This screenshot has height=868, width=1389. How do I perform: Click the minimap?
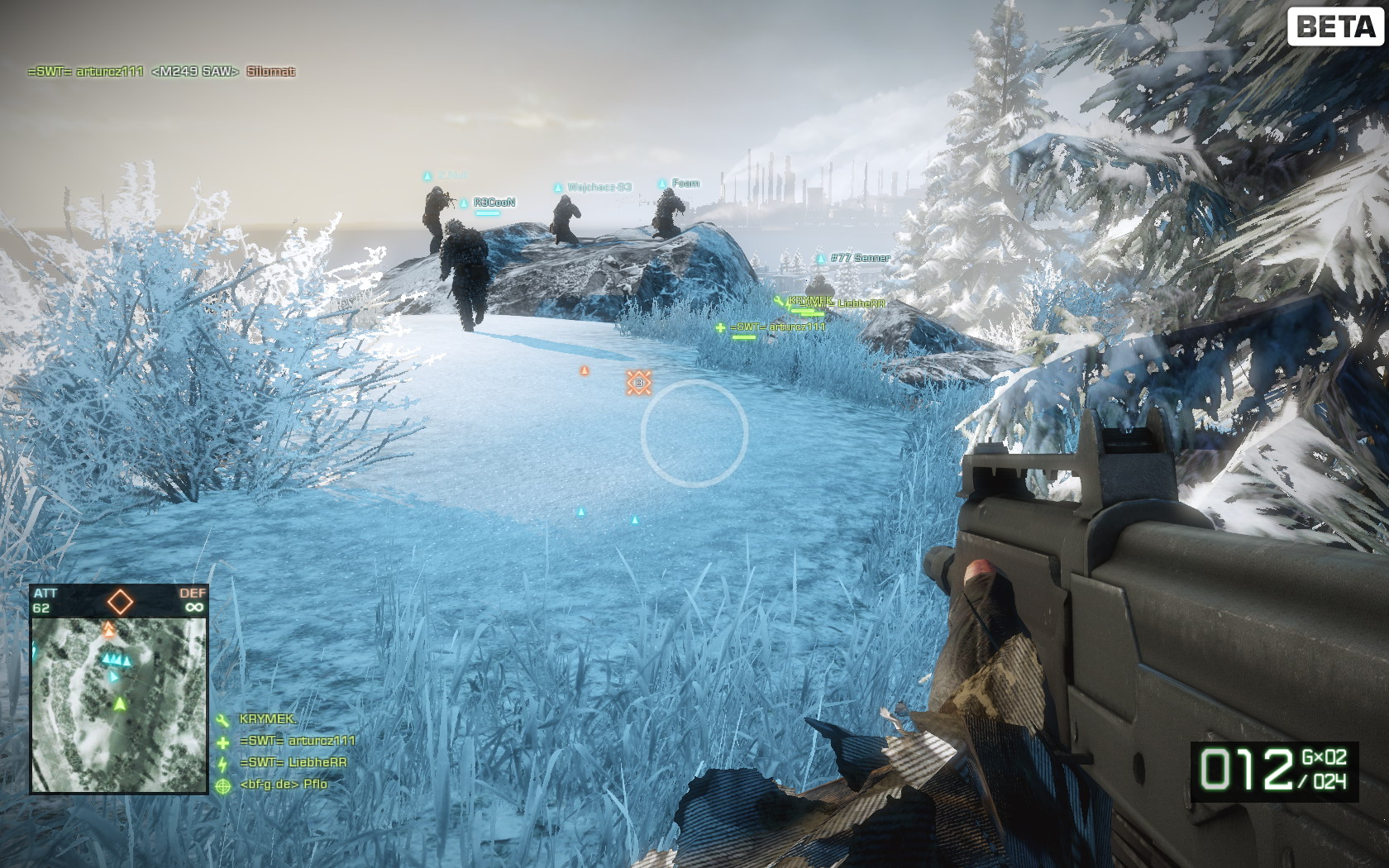point(118,704)
